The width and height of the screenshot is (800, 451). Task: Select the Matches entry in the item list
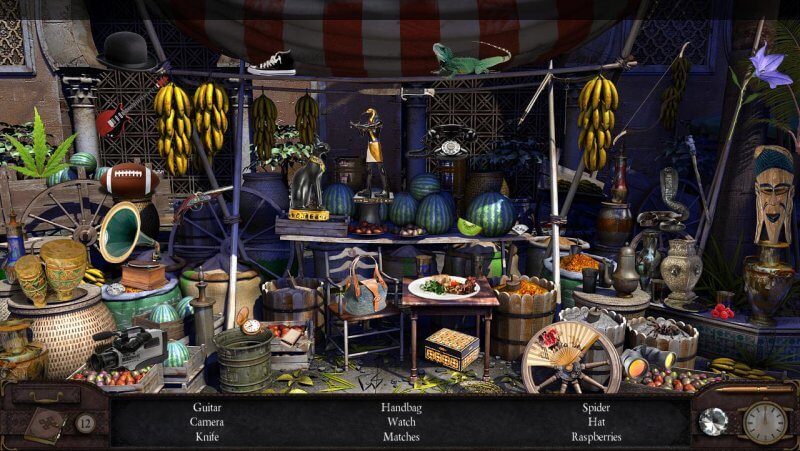(400, 437)
